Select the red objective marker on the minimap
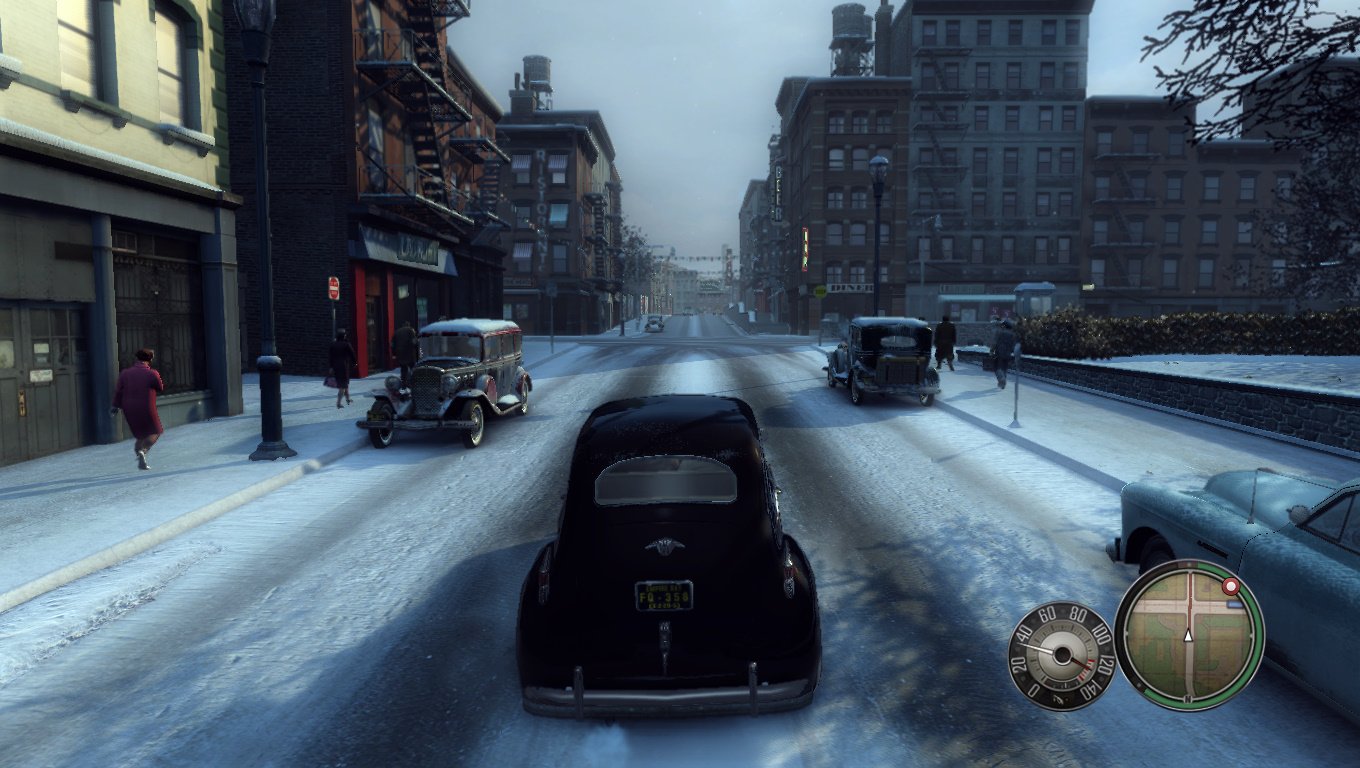Viewport: 1360px width, 768px height. 1231,587
